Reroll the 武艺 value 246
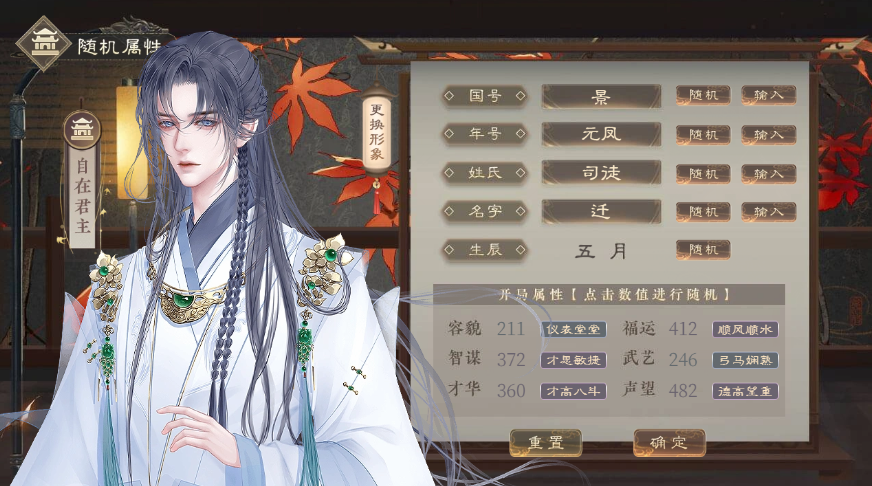Viewport: 872px width, 486px height. click(683, 360)
